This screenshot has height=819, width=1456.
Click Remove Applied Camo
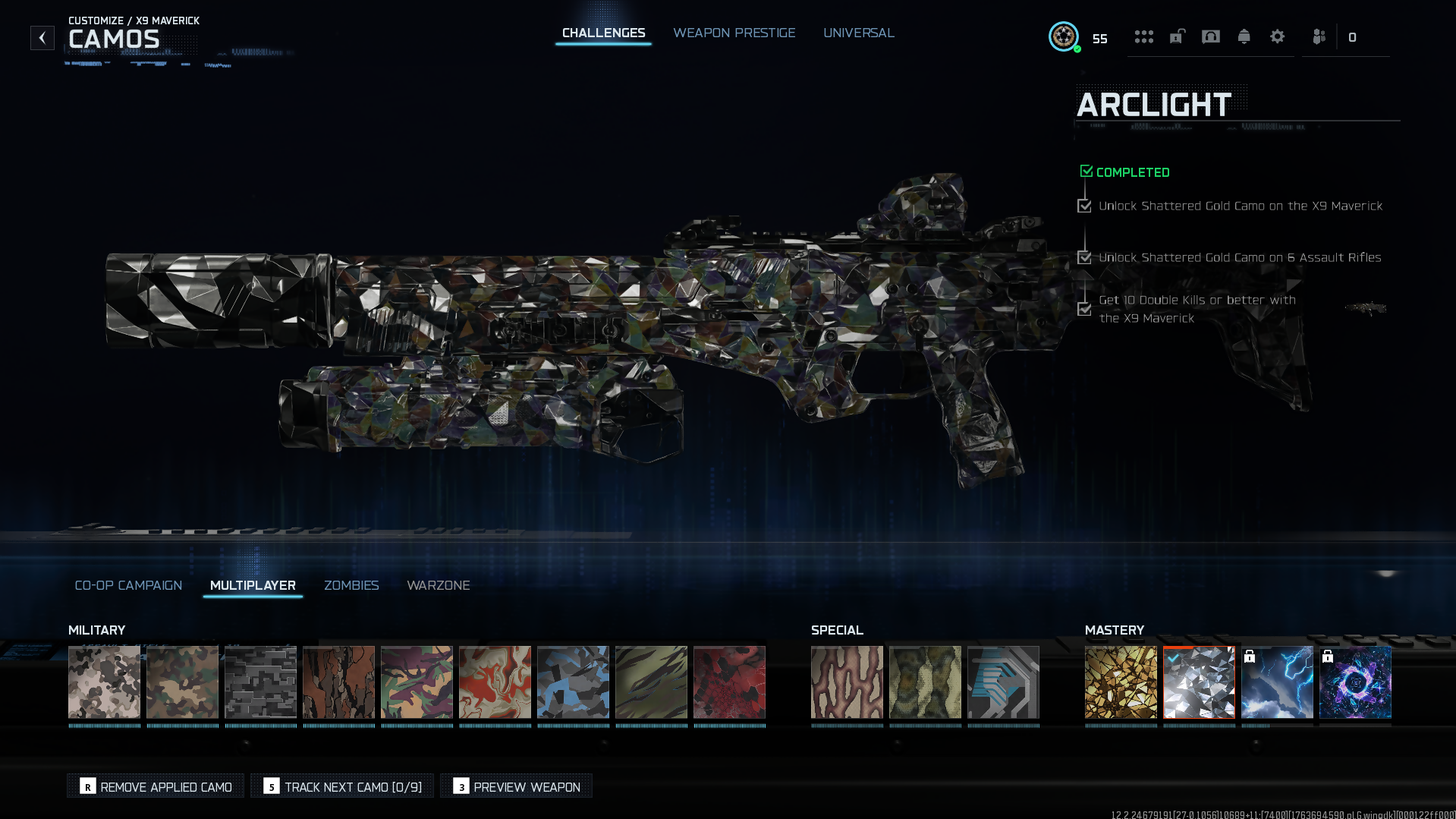pyautogui.click(x=156, y=786)
